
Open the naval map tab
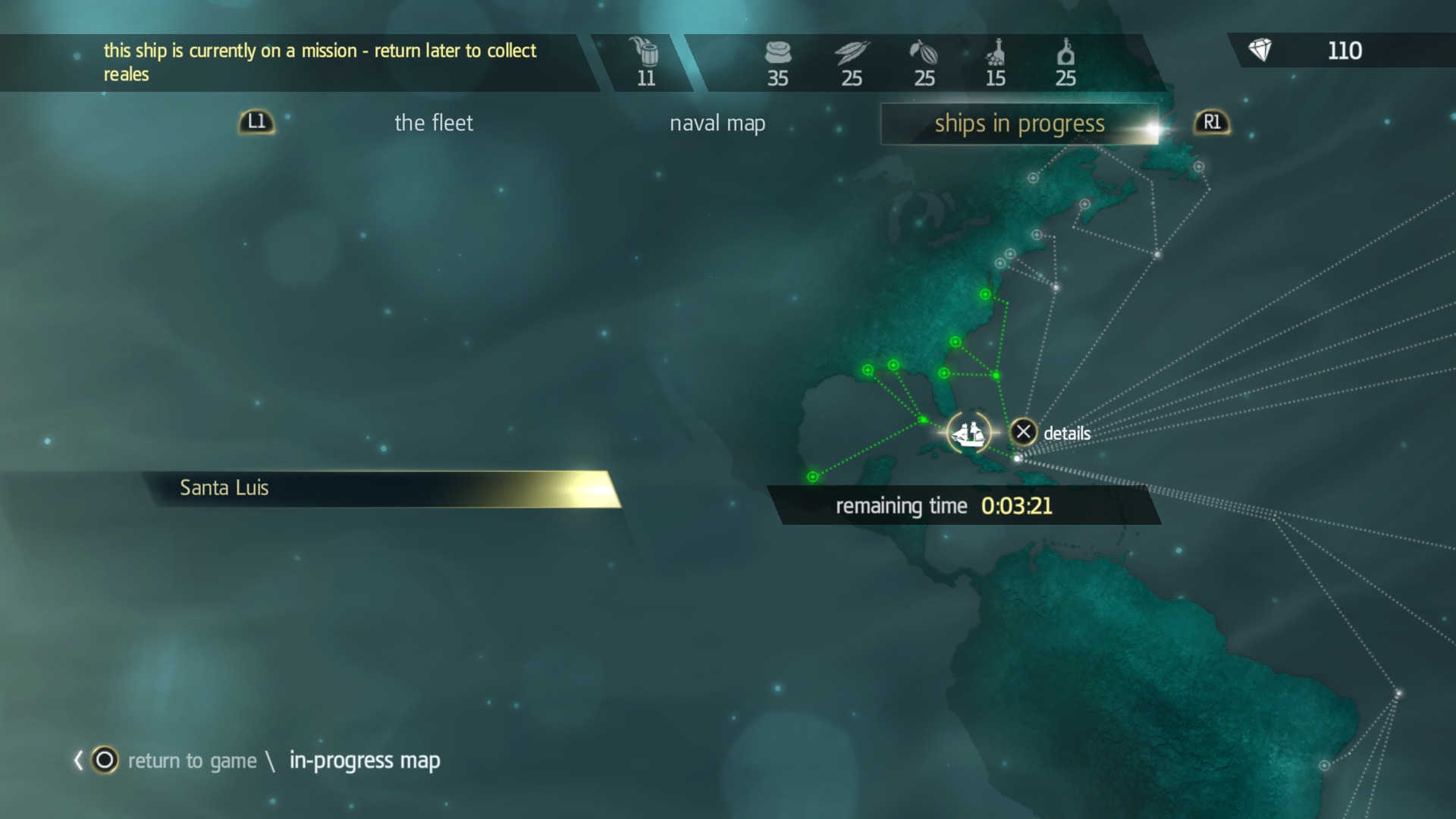[717, 123]
